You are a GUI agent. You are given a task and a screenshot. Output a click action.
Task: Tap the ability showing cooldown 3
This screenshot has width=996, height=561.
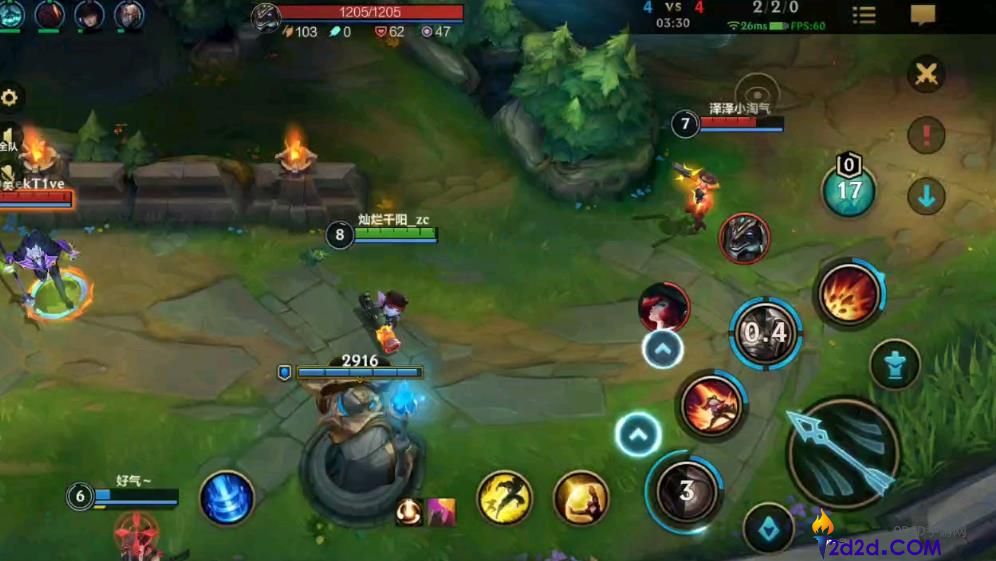point(686,489)
